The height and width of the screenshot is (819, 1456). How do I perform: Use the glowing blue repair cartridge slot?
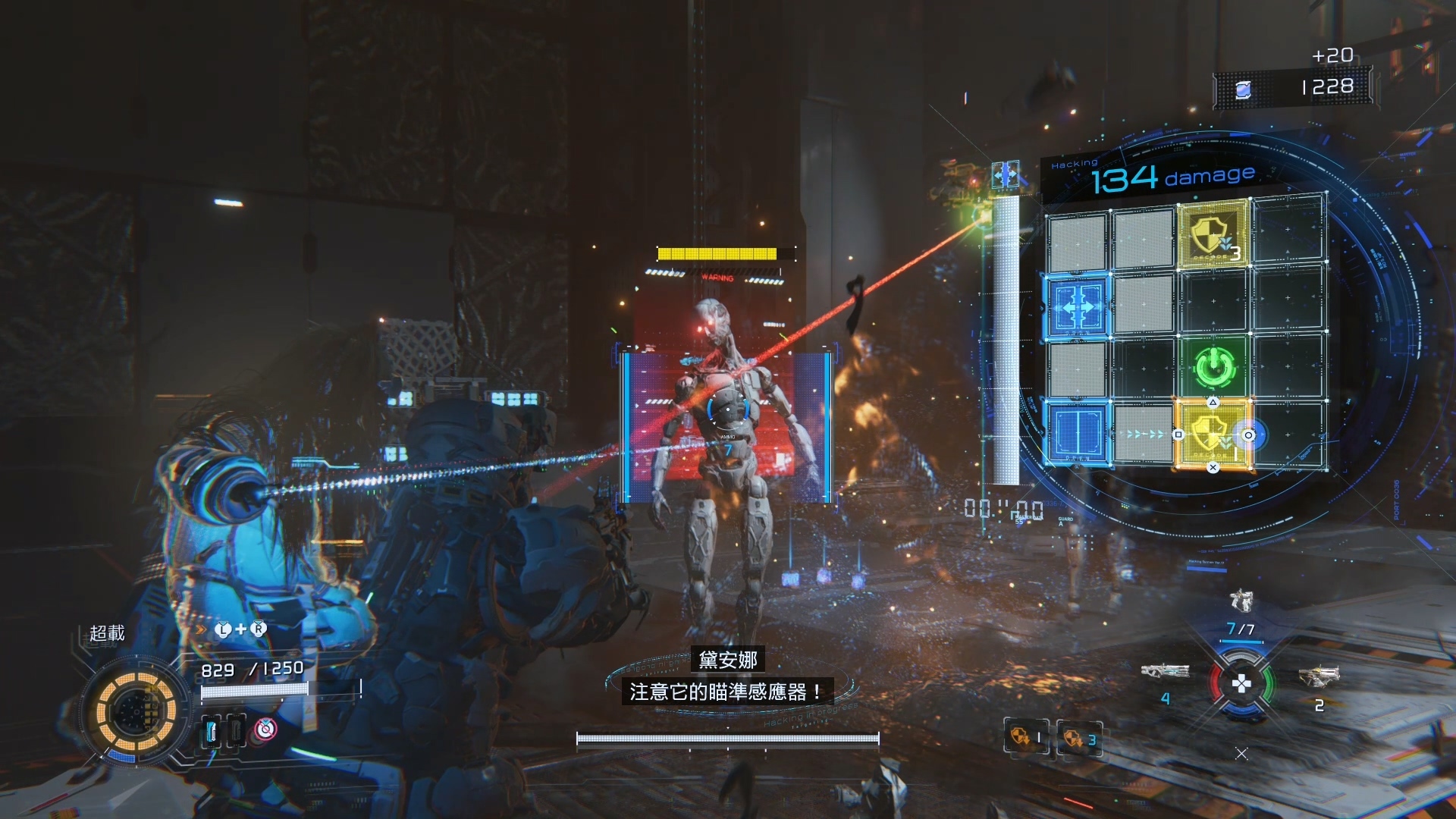coord(212,732)
